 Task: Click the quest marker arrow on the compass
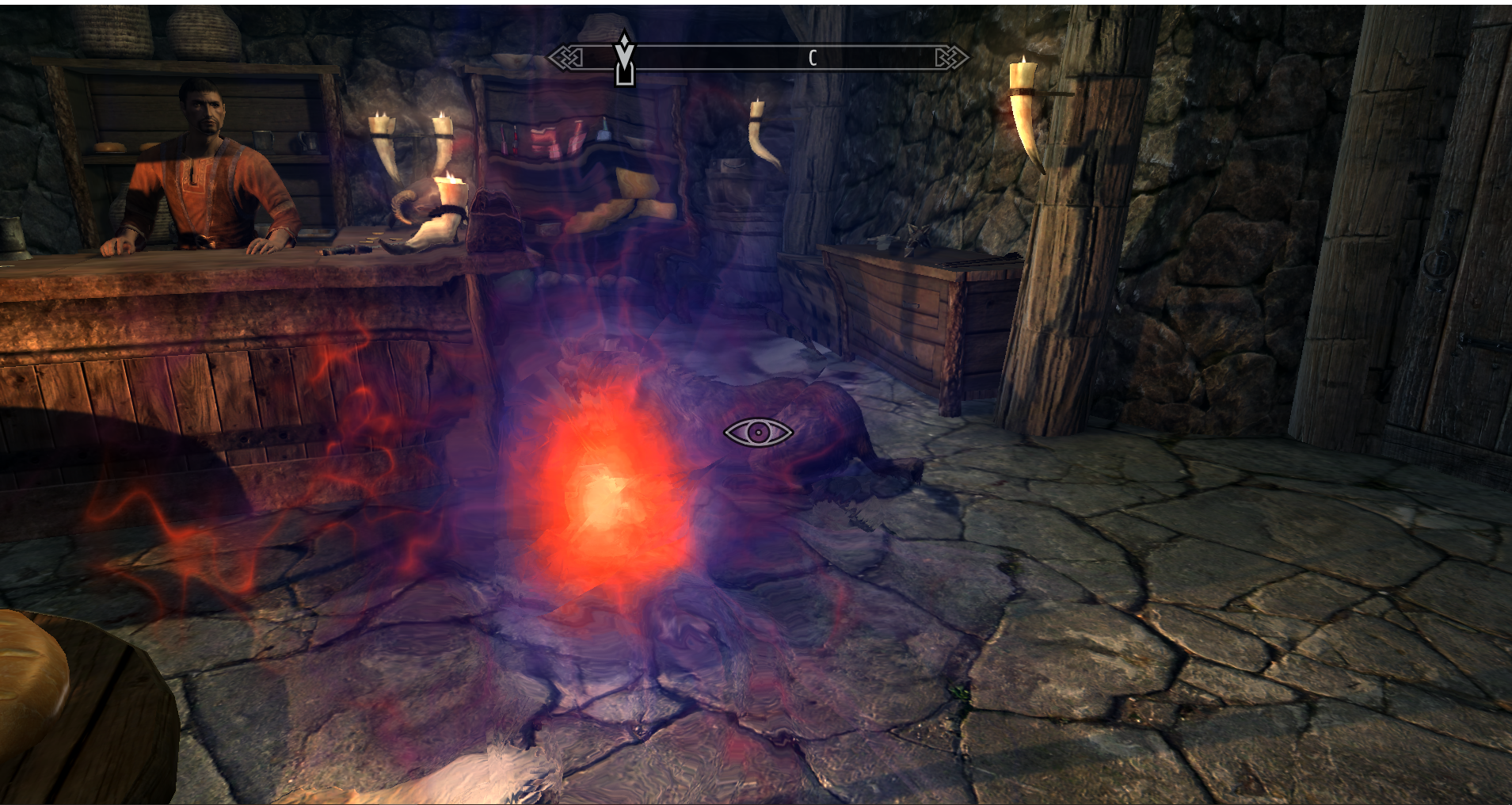click(x=625, y=57)
